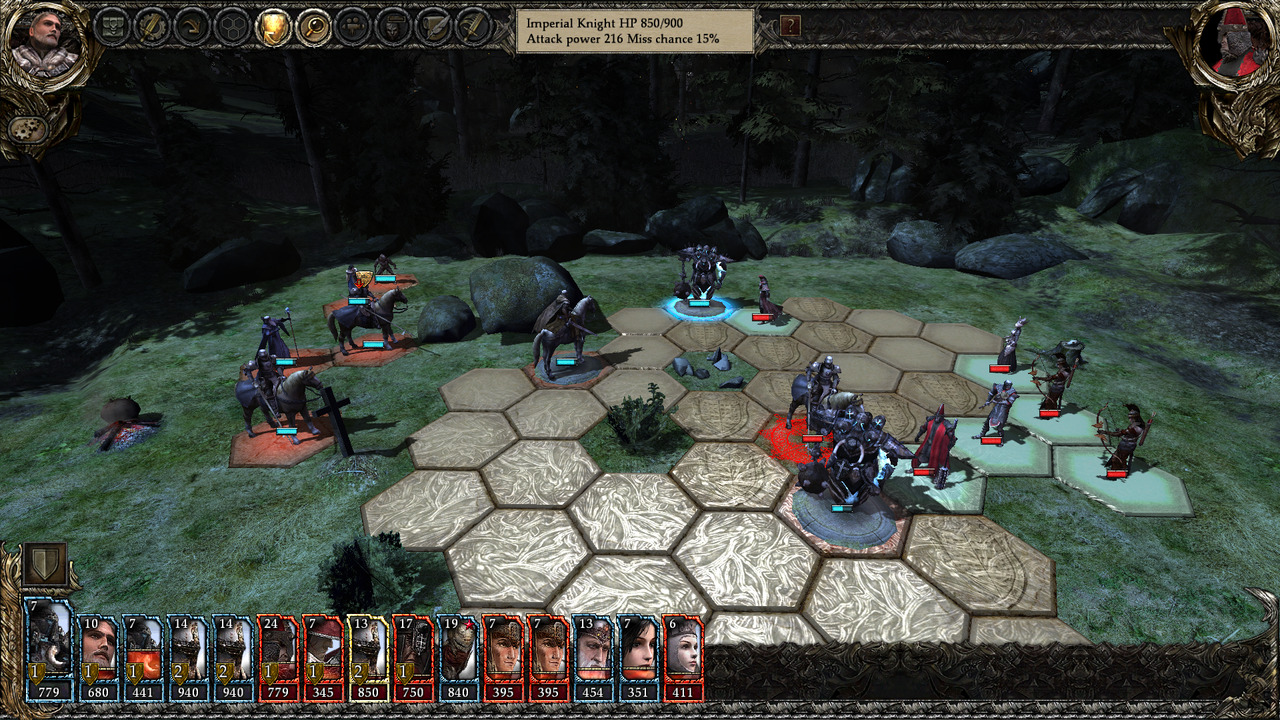Image resolution: width=1280 pixels, height=720 pixels.
Task: Click the chest icon in the top toolbar
Action: [110, 27]
